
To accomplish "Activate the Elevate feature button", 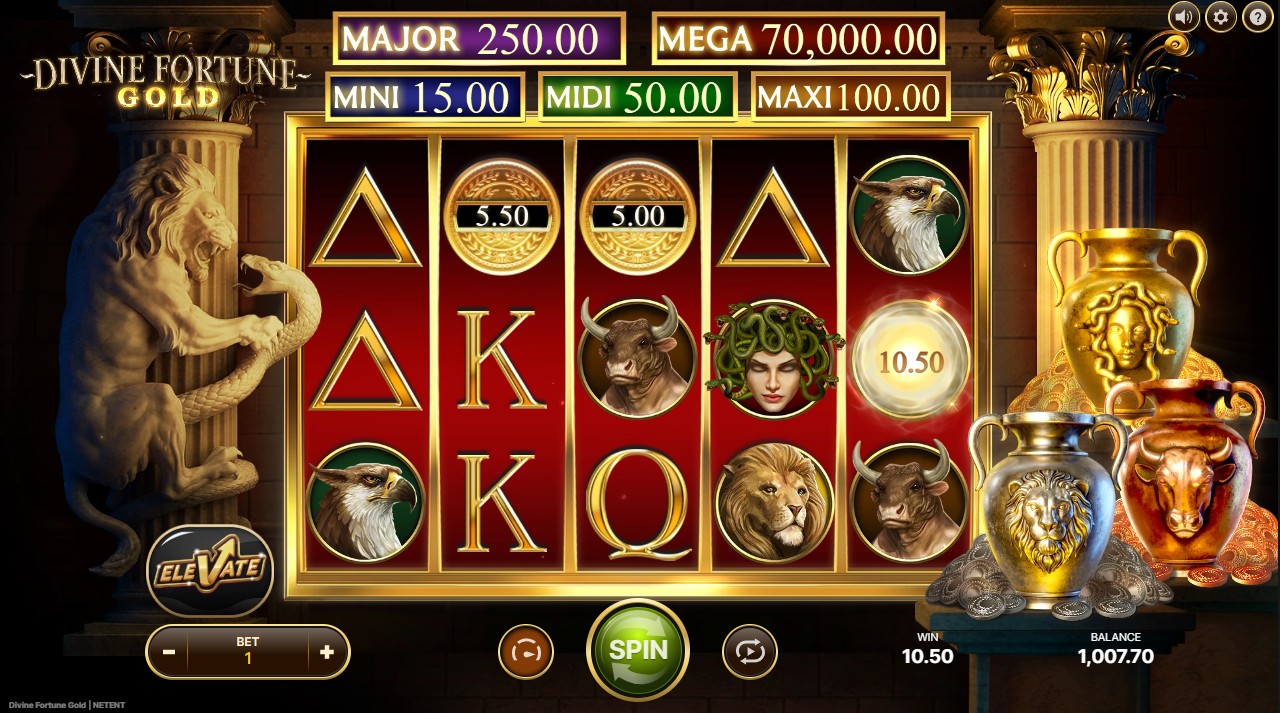I will pos(210,570).
